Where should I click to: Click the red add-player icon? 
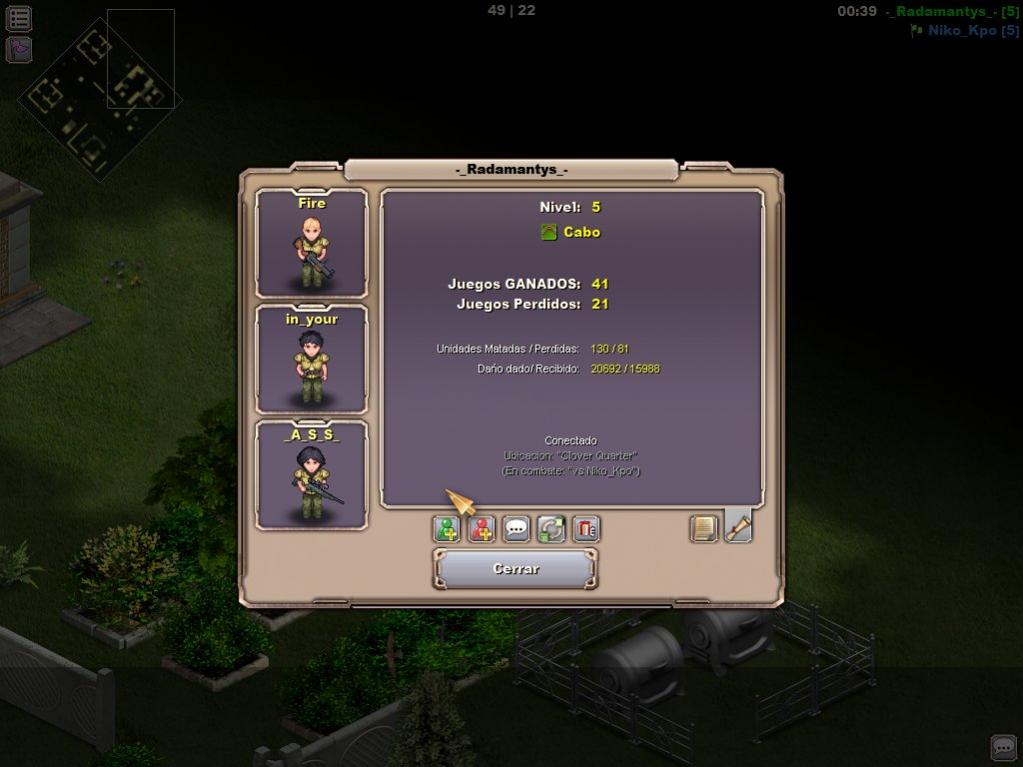point(481,529)
